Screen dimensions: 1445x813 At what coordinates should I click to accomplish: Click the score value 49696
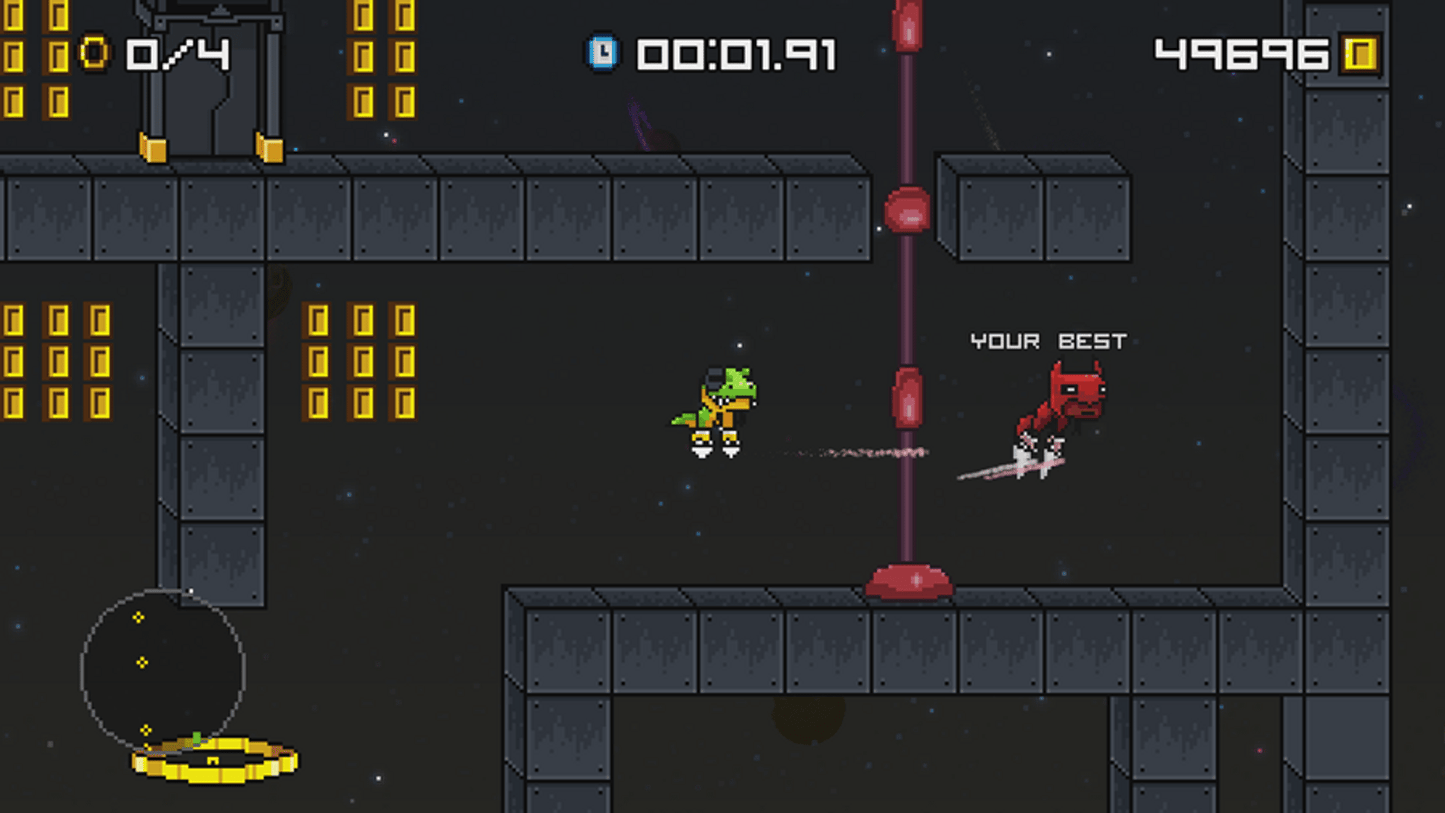point(1240,53)
